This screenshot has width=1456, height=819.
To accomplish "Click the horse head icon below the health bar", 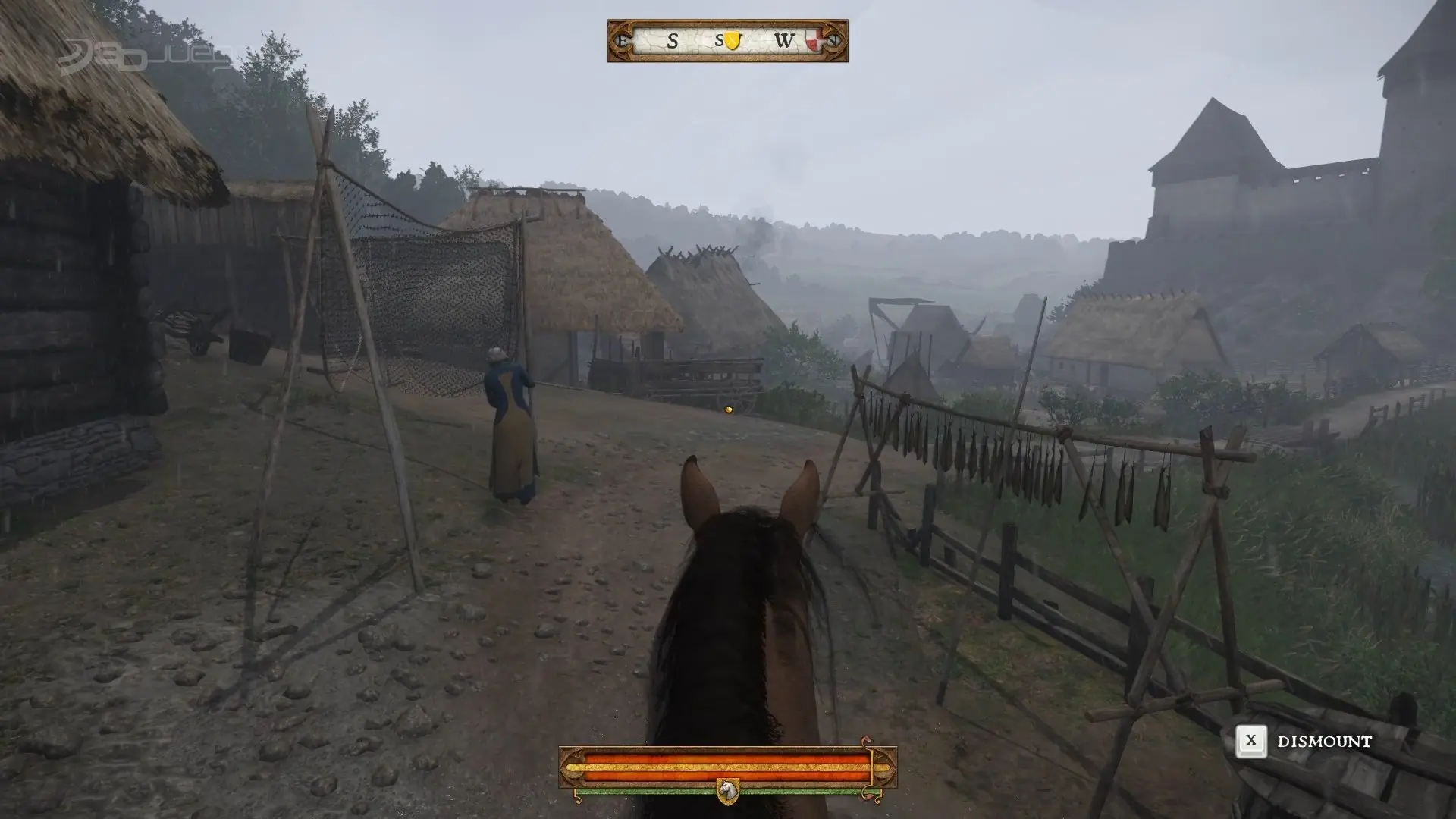I will [x=727, y=790].
